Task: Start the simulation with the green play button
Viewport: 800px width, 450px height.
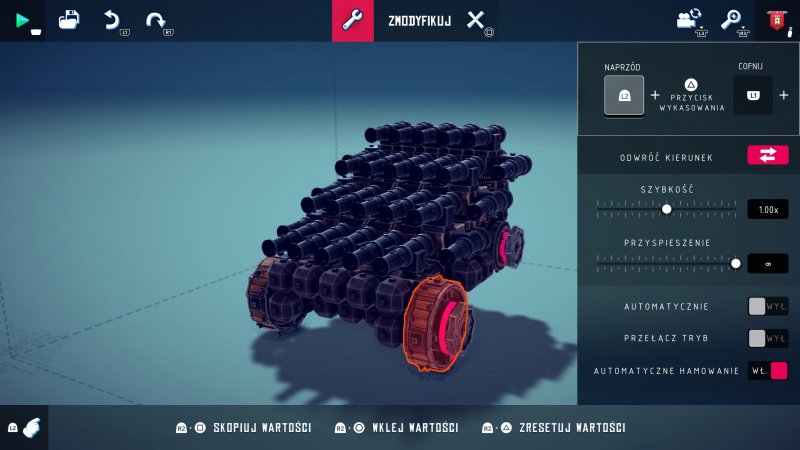Action: coord(22,20)
